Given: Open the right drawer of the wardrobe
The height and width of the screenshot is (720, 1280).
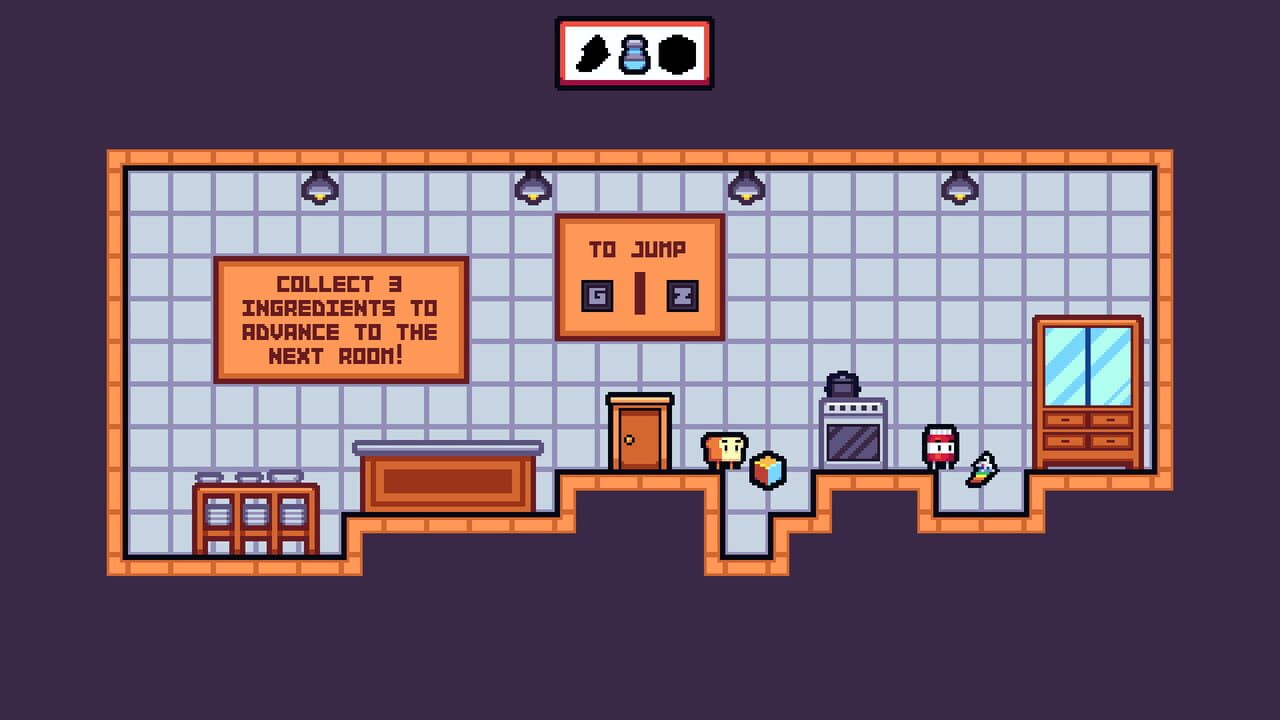Looking at the screenshot, I should coord(1110,420).
